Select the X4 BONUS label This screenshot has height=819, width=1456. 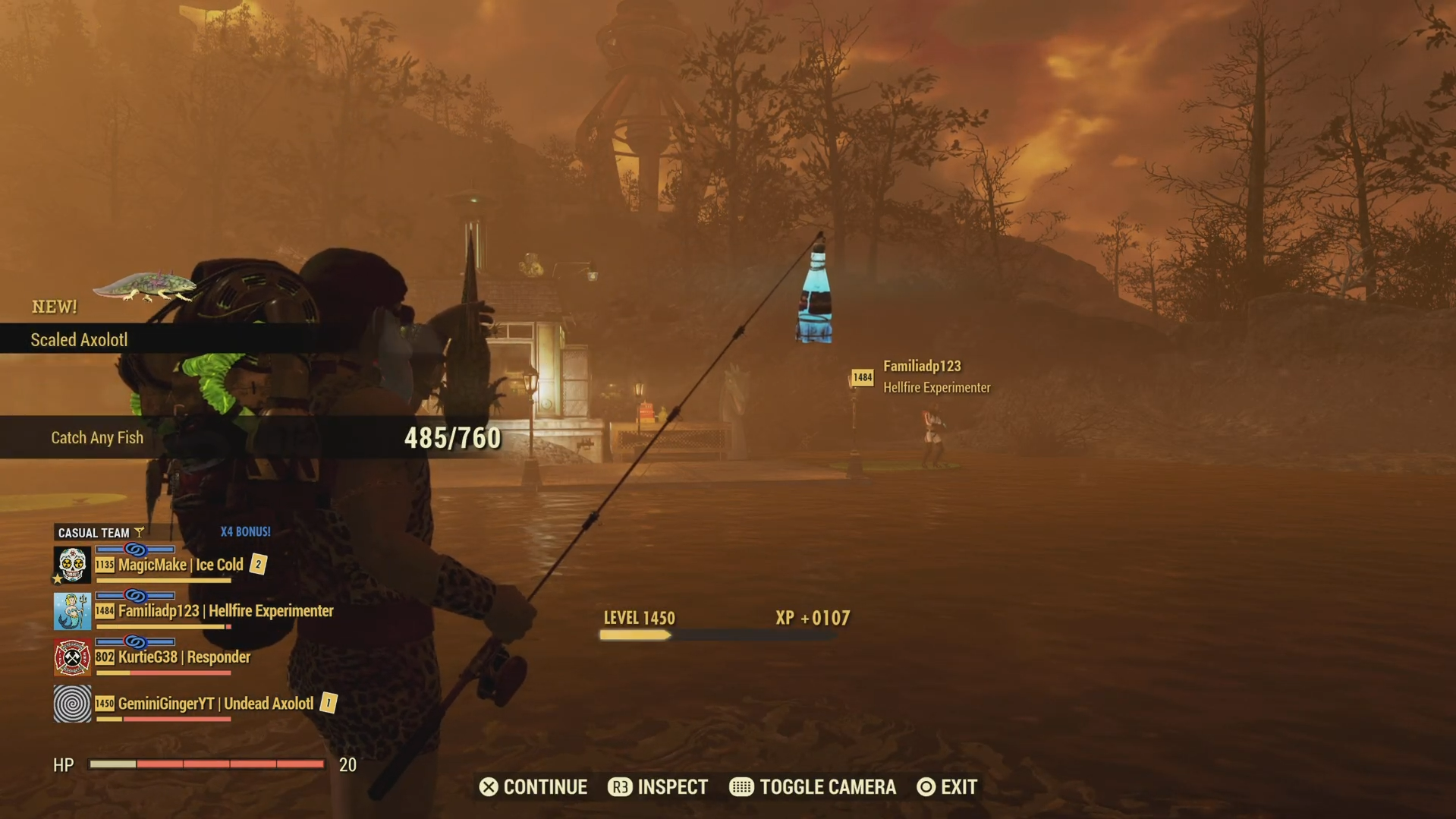point(245,532)
